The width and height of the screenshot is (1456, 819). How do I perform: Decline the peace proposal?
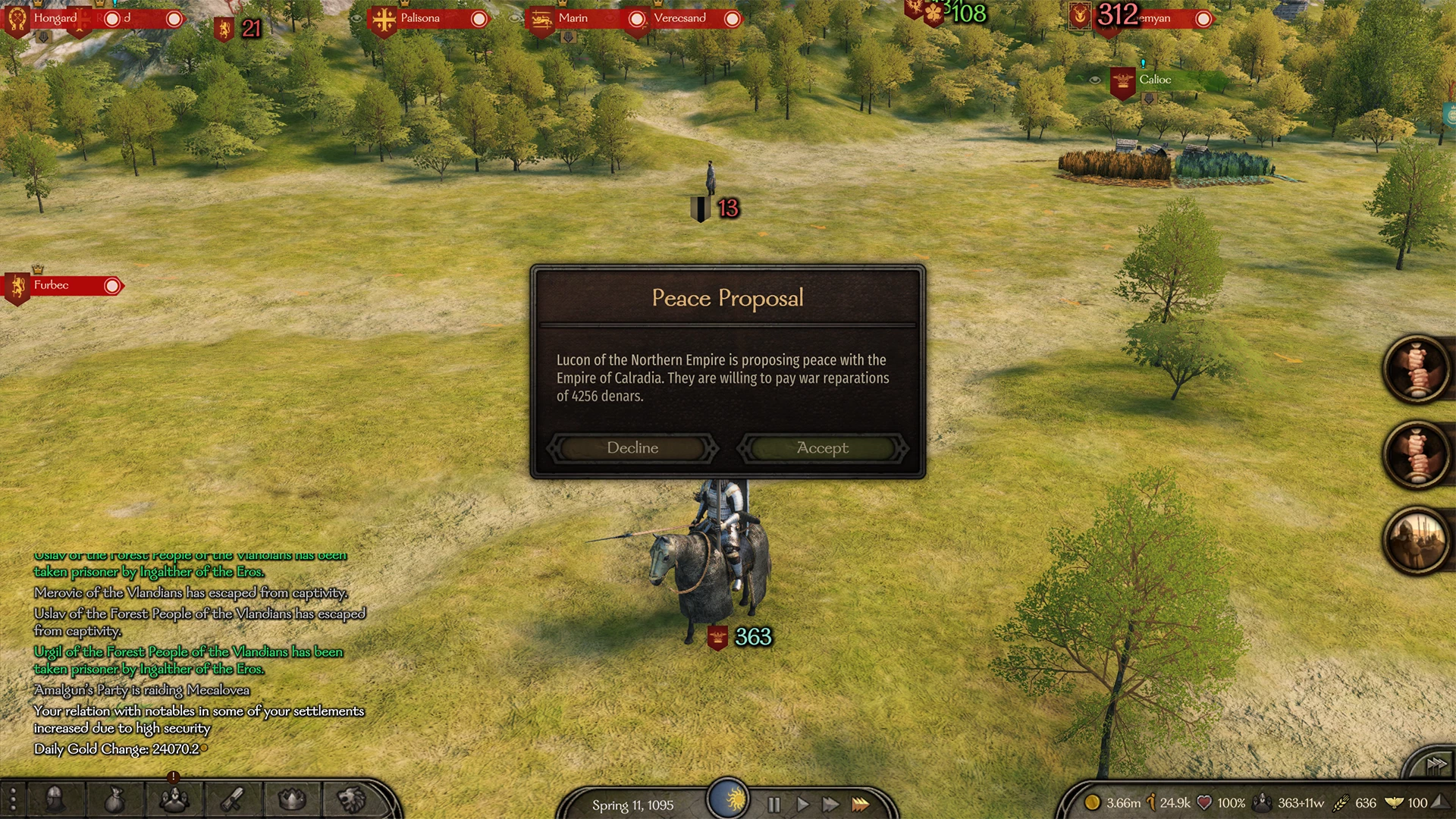(x=632, y=448)
